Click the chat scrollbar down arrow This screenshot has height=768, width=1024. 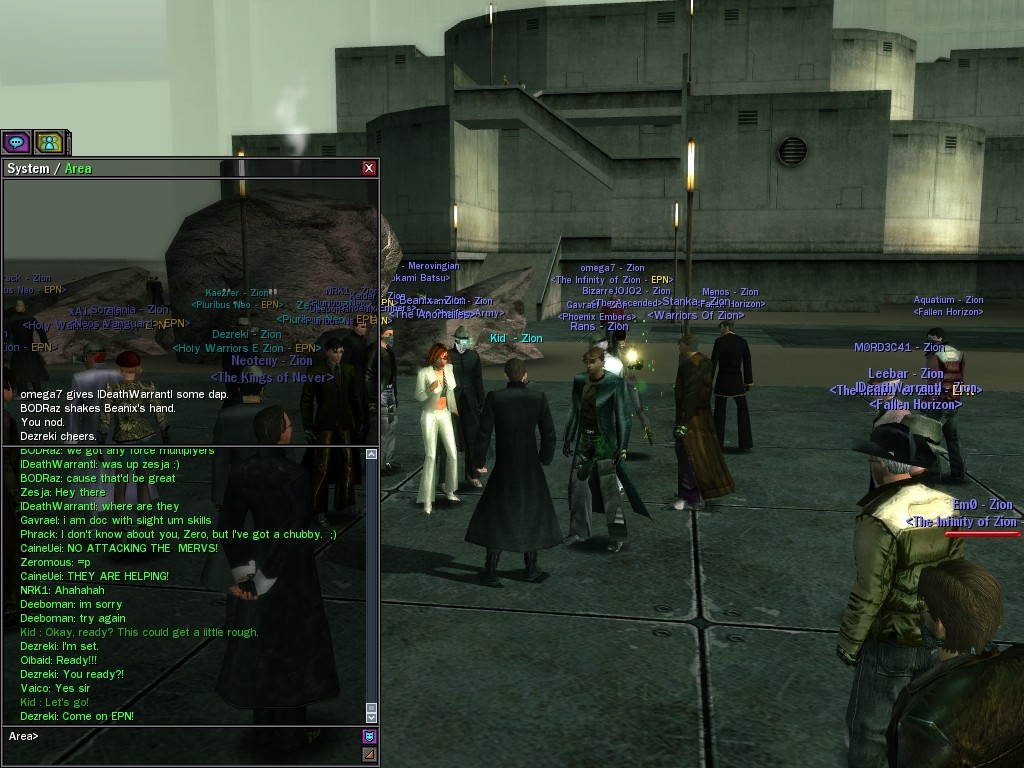tap(371, 716)
